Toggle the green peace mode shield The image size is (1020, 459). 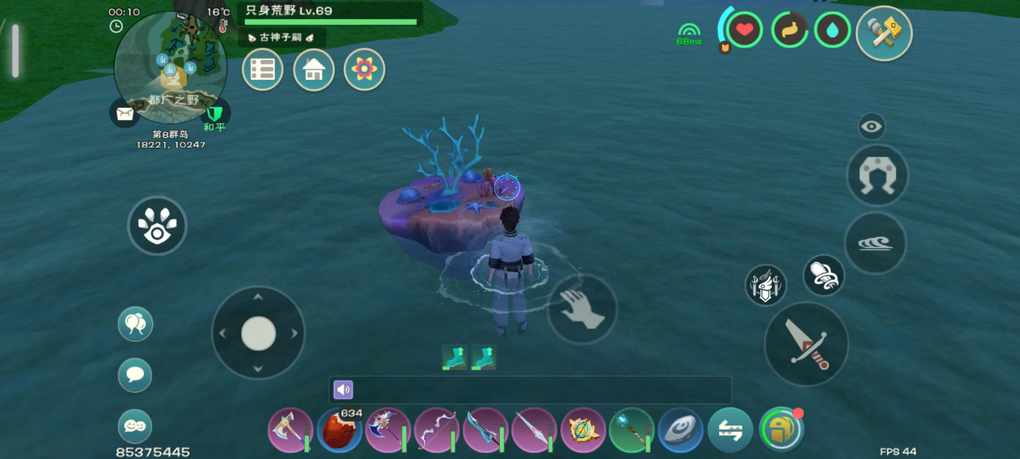(214, 113)
